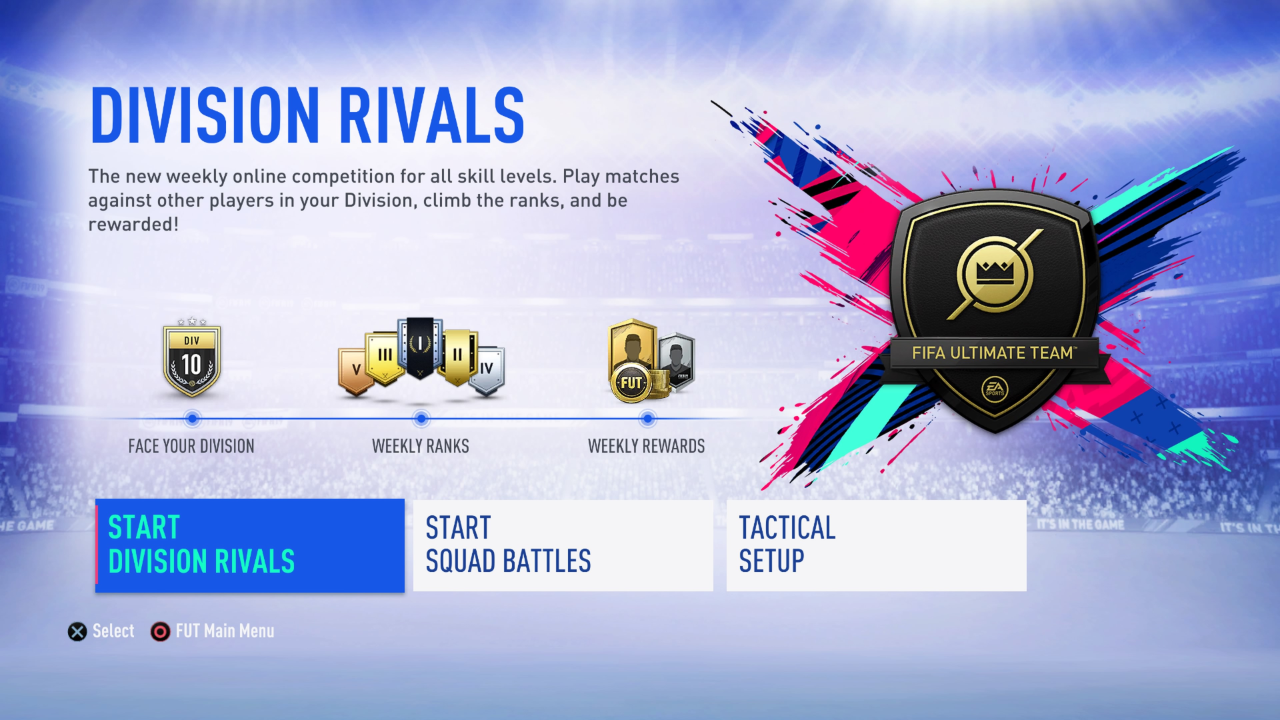Select the Rank II gold banner badge
This screenshot has width=1280, height=720.
(458, 354)
